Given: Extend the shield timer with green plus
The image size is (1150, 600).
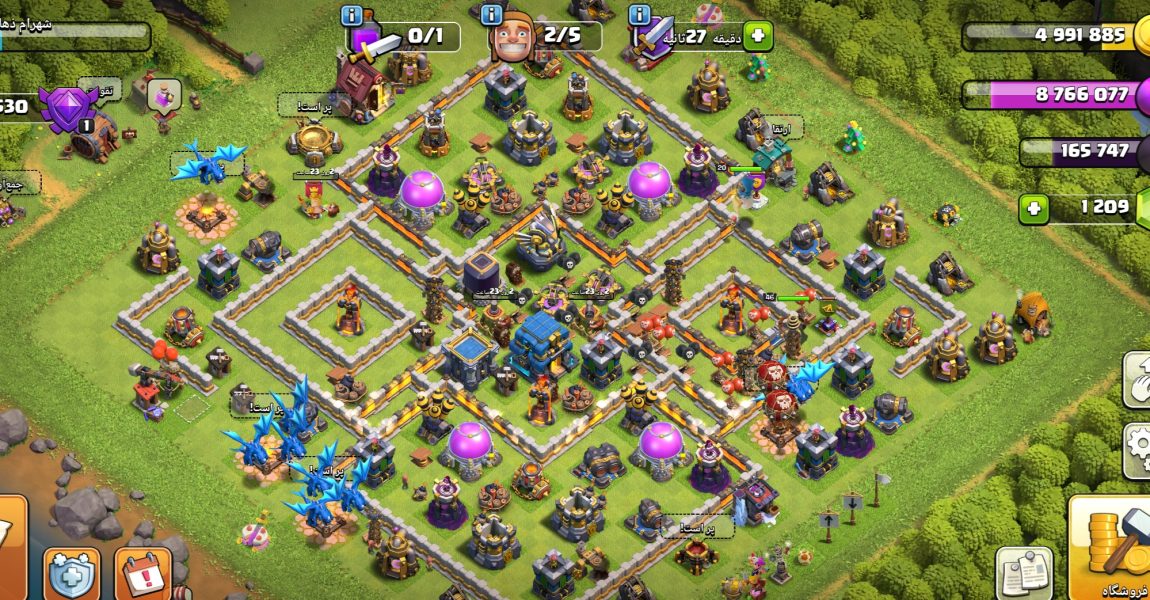Looking at the screenshot, I should point(757,36).
